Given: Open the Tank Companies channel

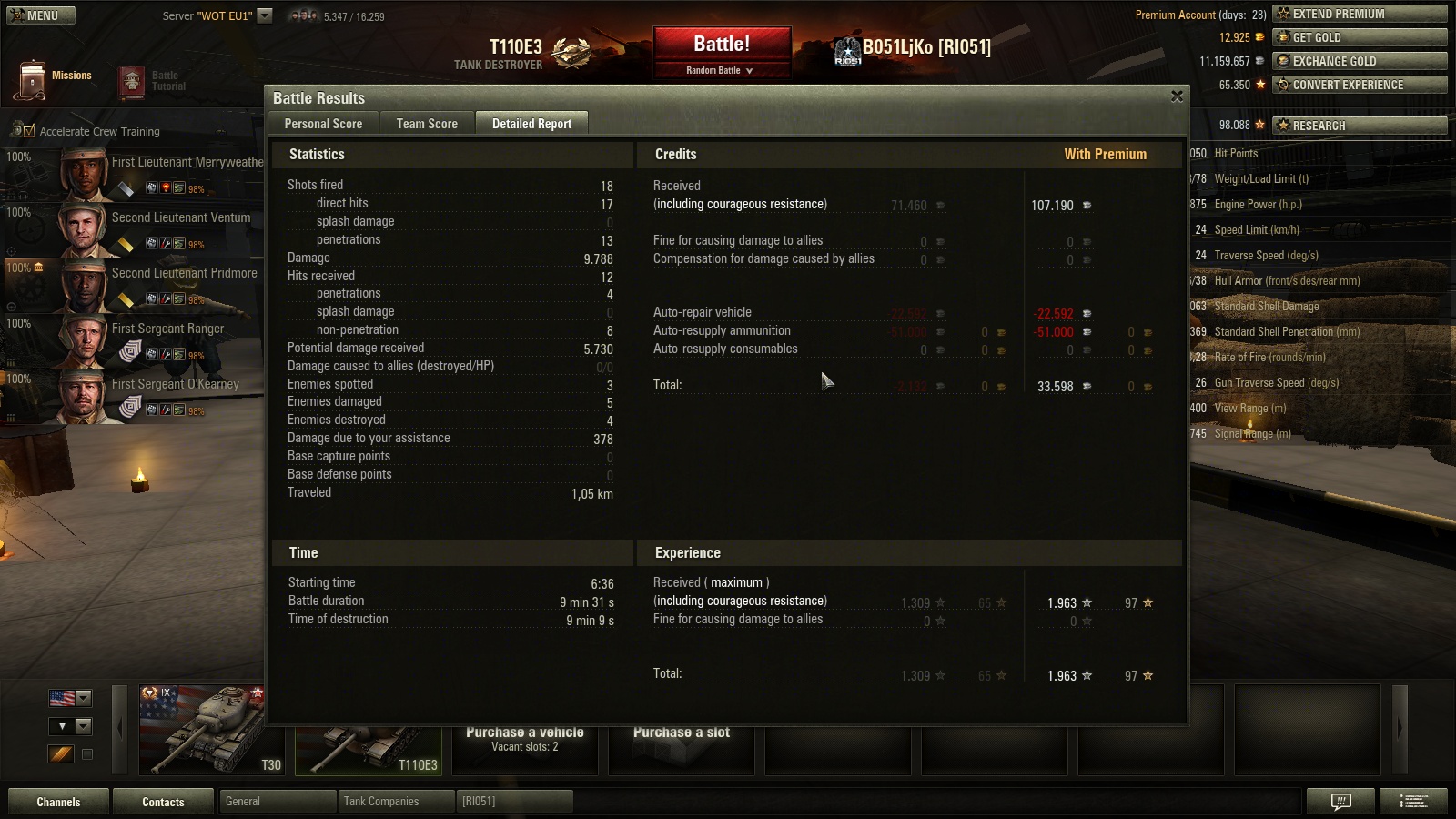Looking at the screenshot, I should [x=395, y=802].
